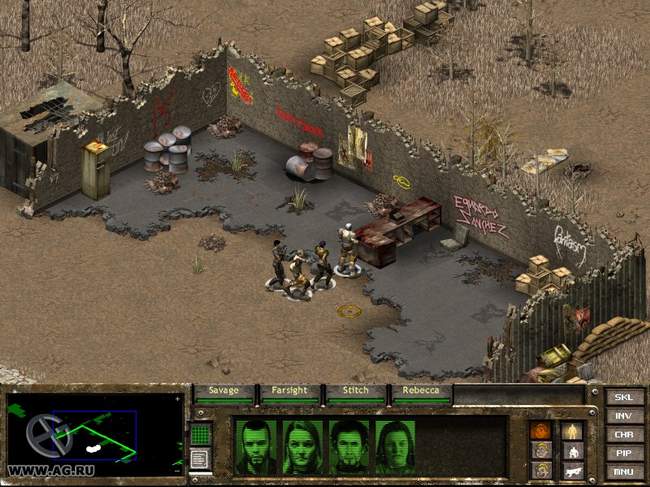Switch to the prone stance icon
Image resolution: width=650 pixels, height=487 pixels.
[572, 468]
